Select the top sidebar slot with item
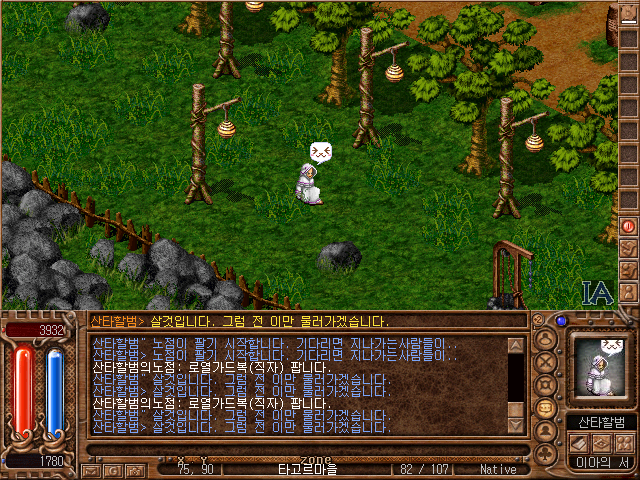The height and width of the screenshot is (480, 640). pos(629,14)
